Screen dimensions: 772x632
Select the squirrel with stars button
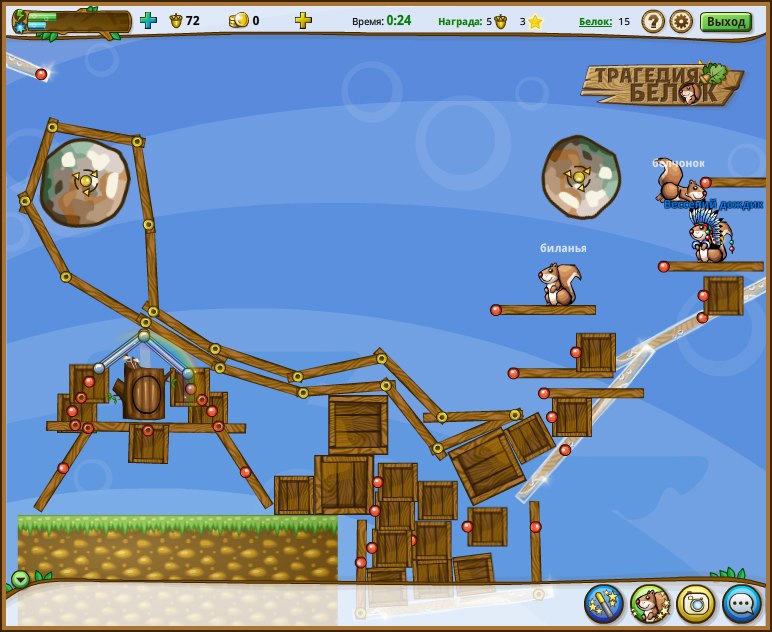click(650, 604)
